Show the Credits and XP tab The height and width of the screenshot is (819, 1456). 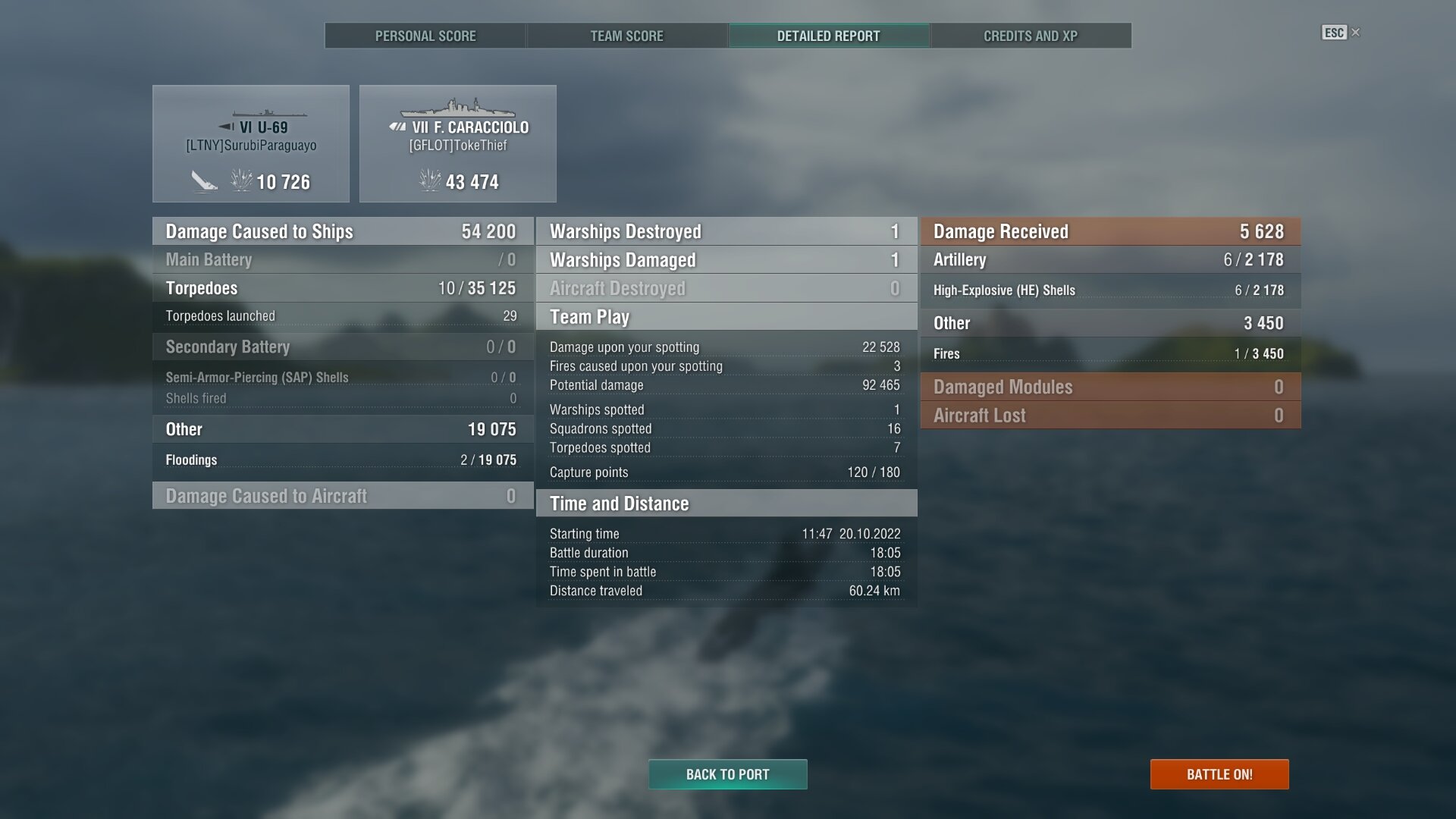point(1030,36)
